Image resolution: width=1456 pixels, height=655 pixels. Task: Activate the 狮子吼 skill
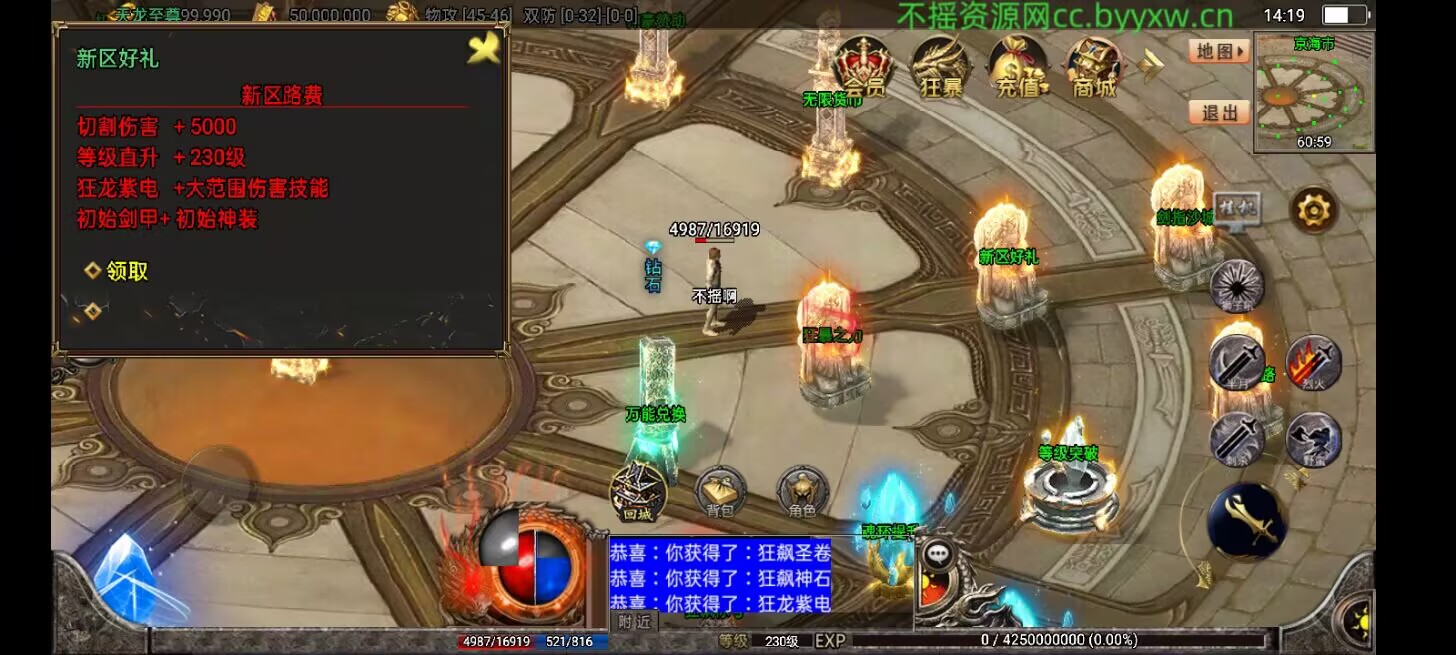coord(1237,286)
